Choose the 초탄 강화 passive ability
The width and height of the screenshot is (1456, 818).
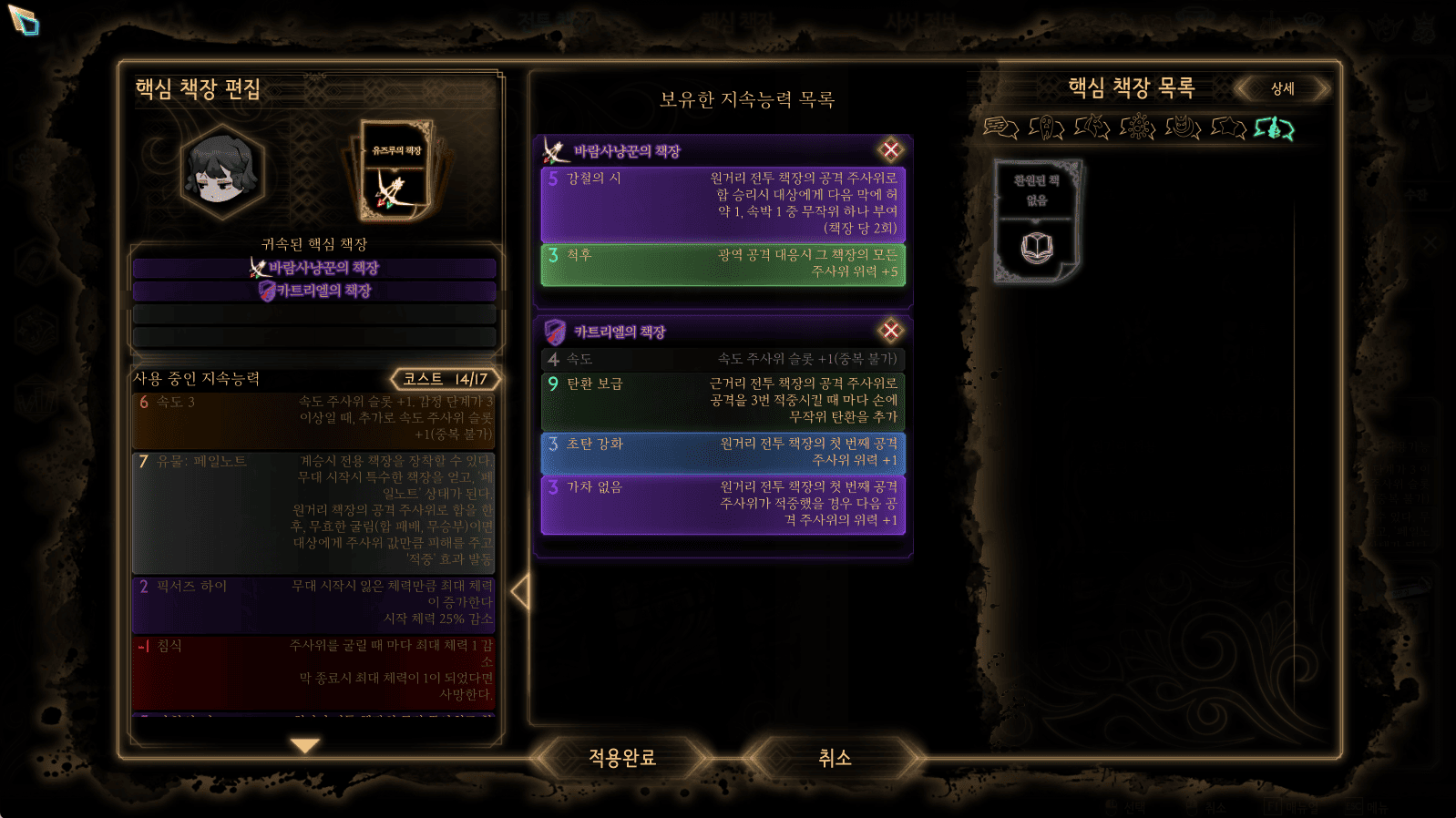(723, 453)
